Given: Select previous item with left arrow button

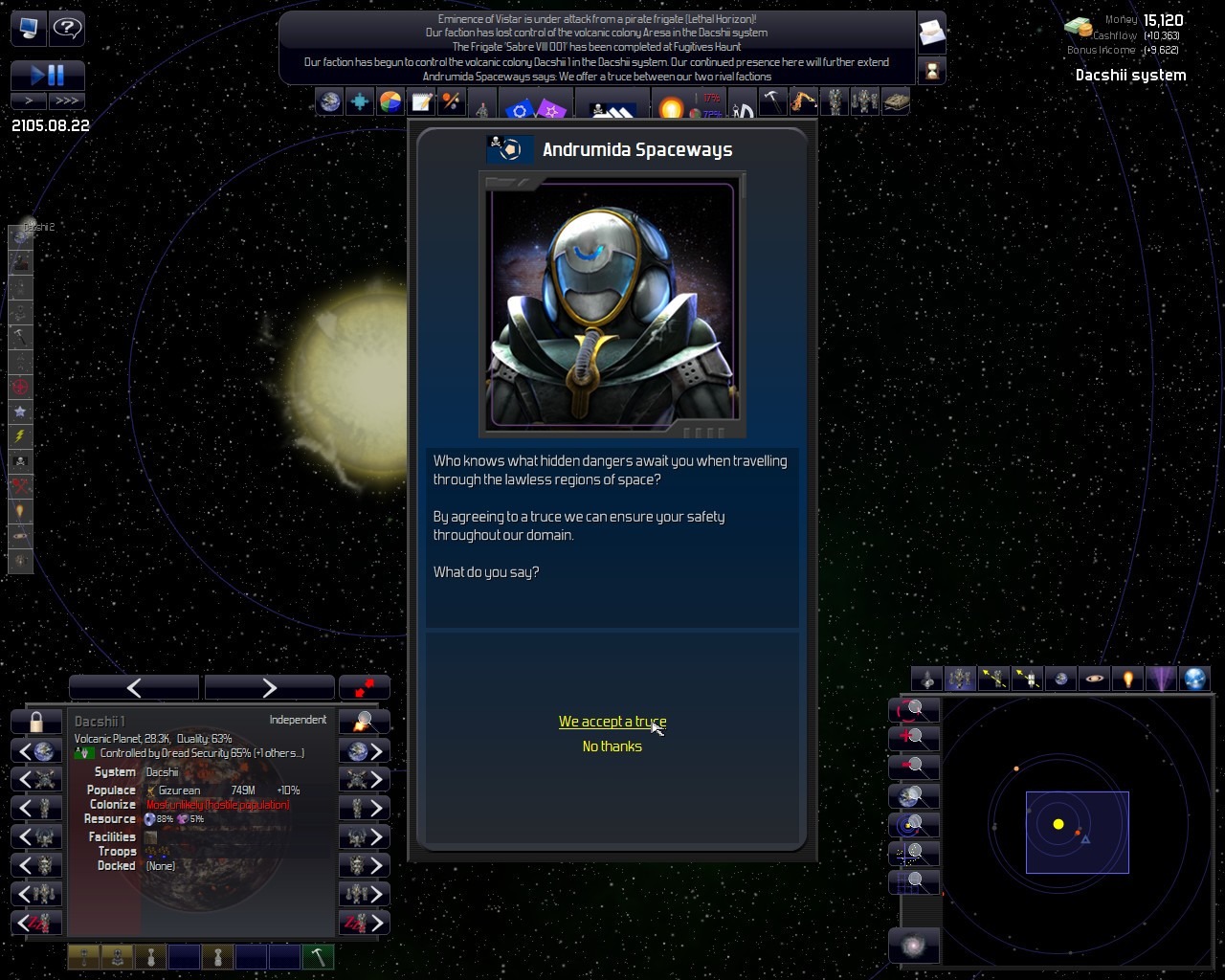Looking at the screenshot, I should 134,687.
